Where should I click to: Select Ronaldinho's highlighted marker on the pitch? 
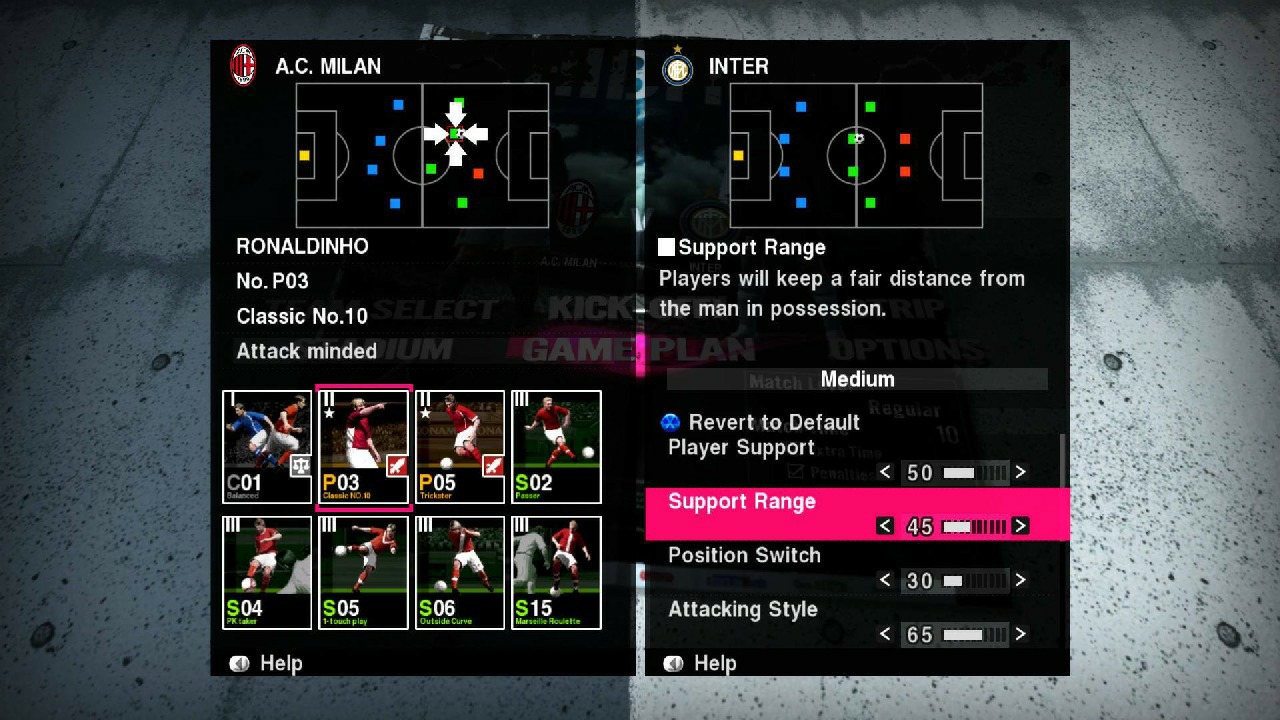457,133
